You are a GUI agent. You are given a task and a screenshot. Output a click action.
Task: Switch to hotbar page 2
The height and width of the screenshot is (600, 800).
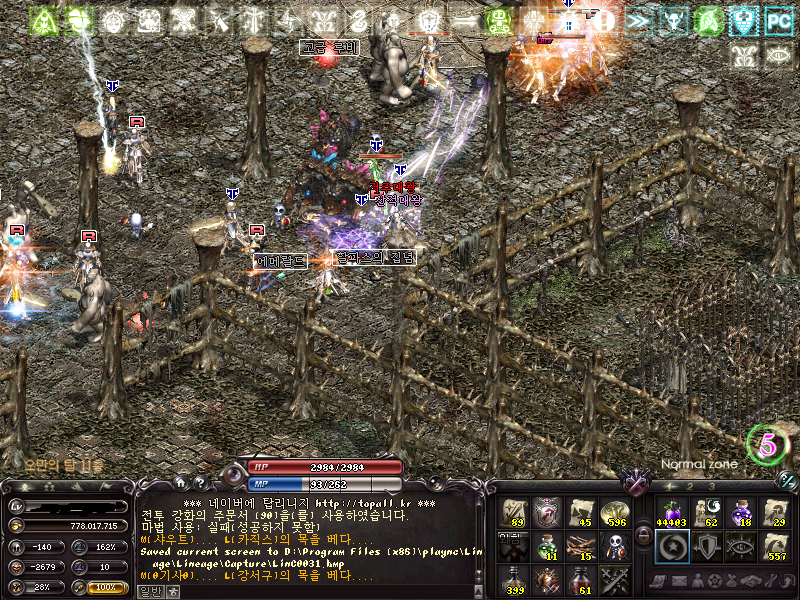(689, 486)
